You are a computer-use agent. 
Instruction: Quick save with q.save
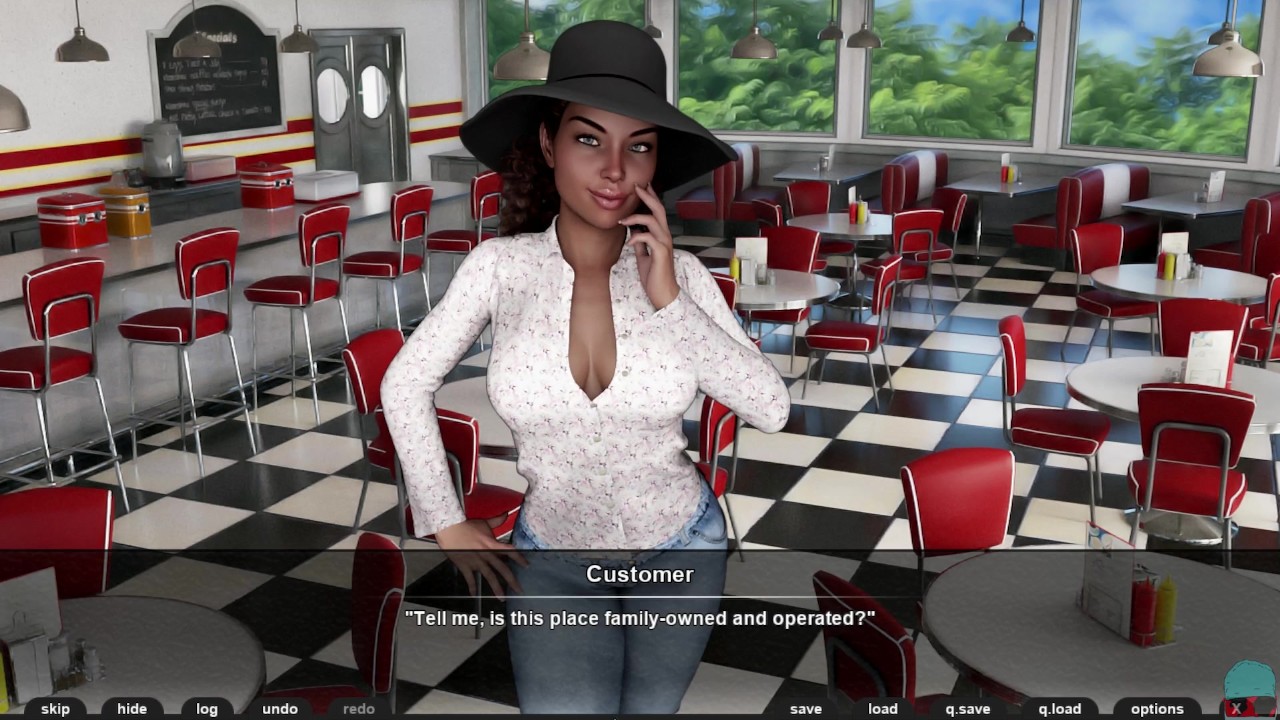pos(968,708)
